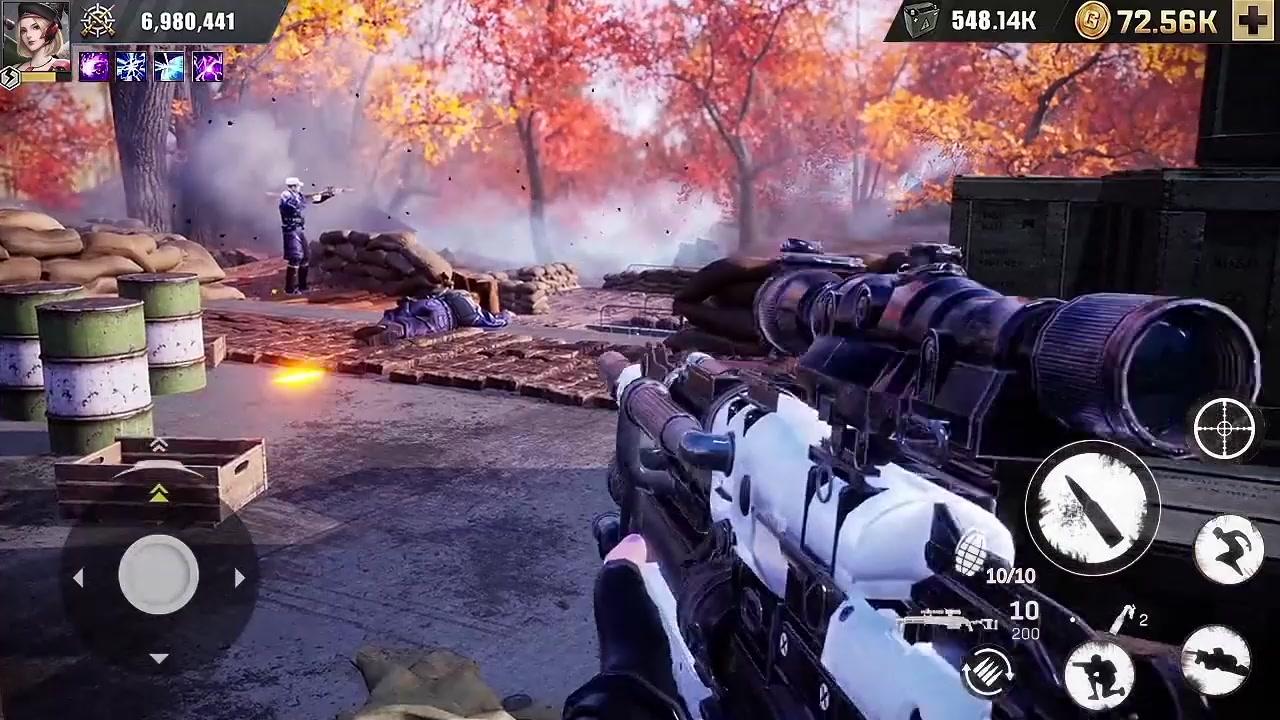Tap the jump vault action icon
1280x720 pixels.
point(1228,545)
